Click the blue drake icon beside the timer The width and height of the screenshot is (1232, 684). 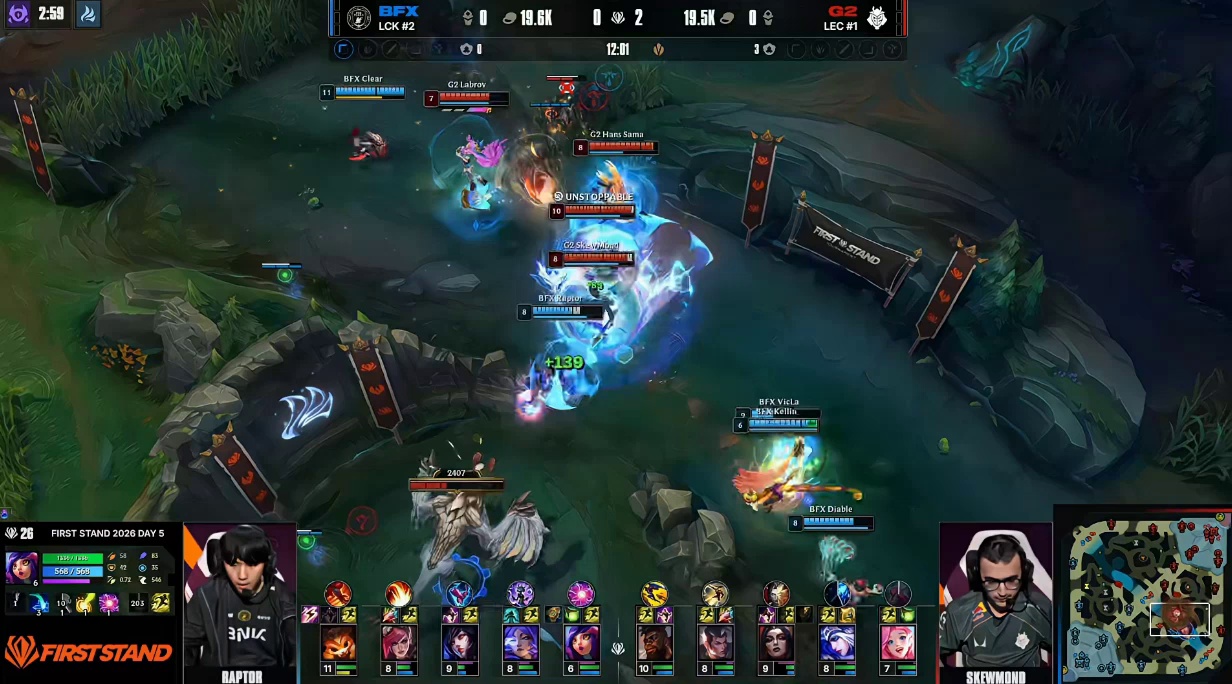tap(88, 14)
